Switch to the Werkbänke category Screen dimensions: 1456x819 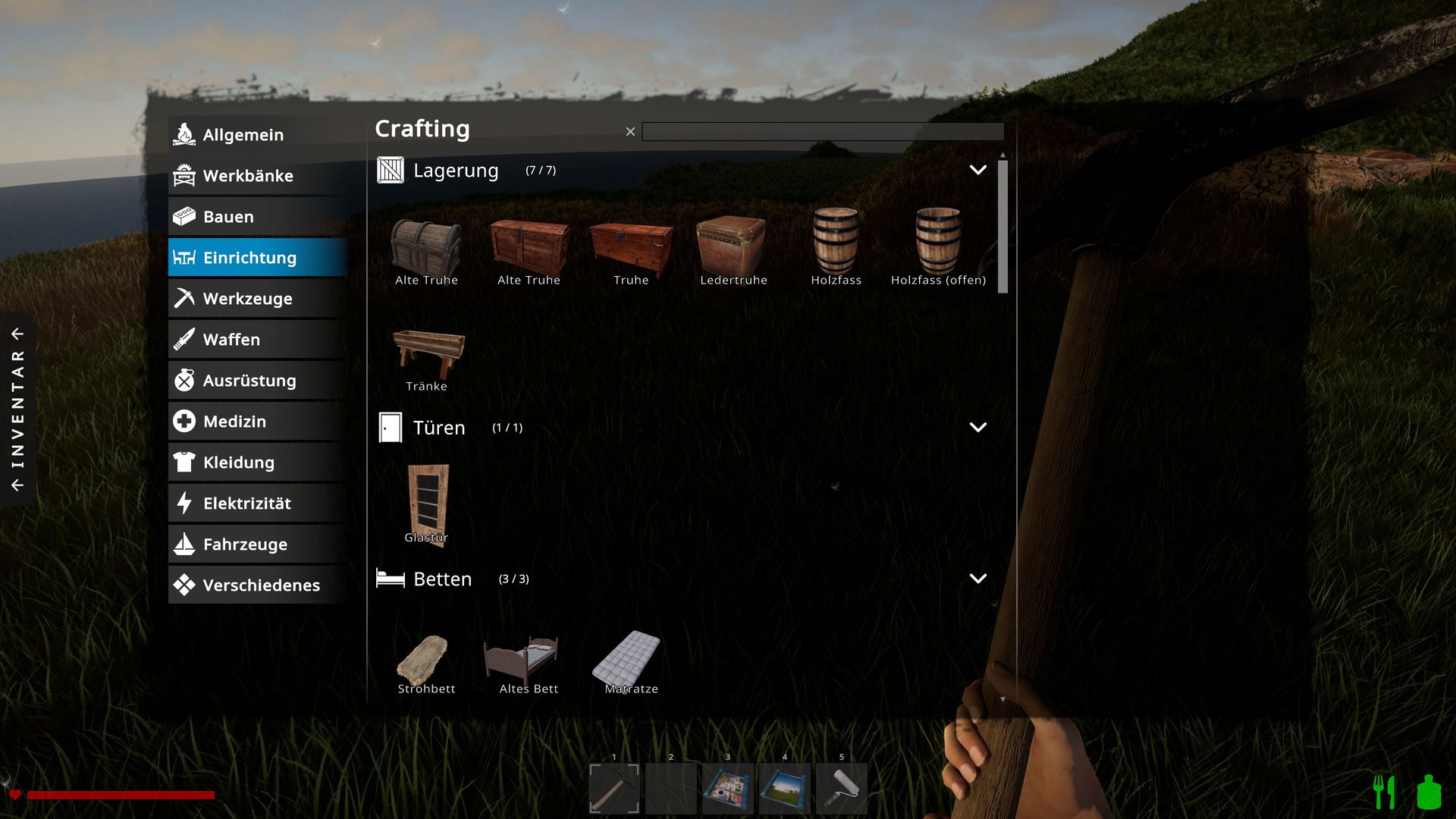[257, 176]
